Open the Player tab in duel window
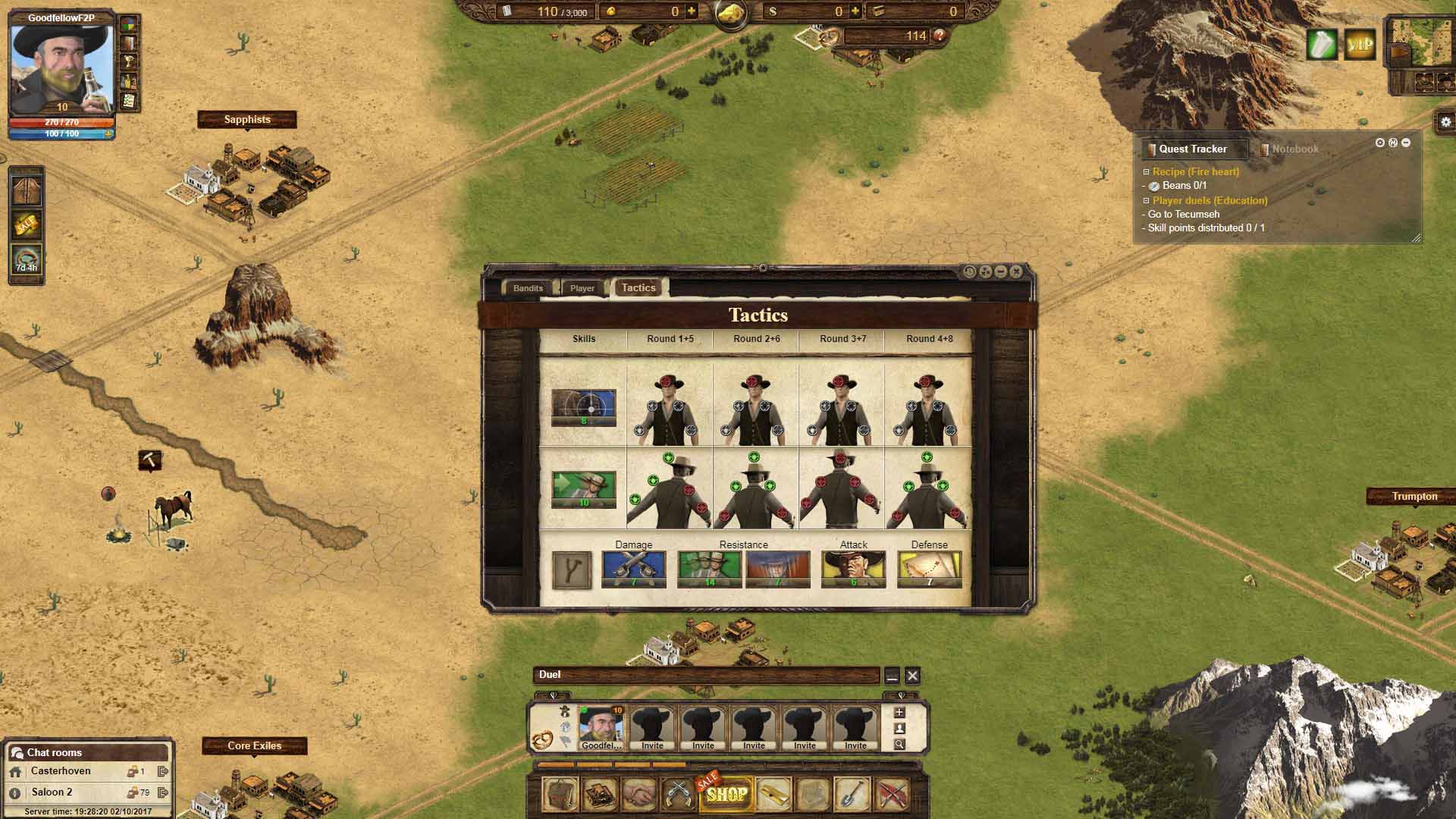The image size is (1456, 819). [582, 288]
